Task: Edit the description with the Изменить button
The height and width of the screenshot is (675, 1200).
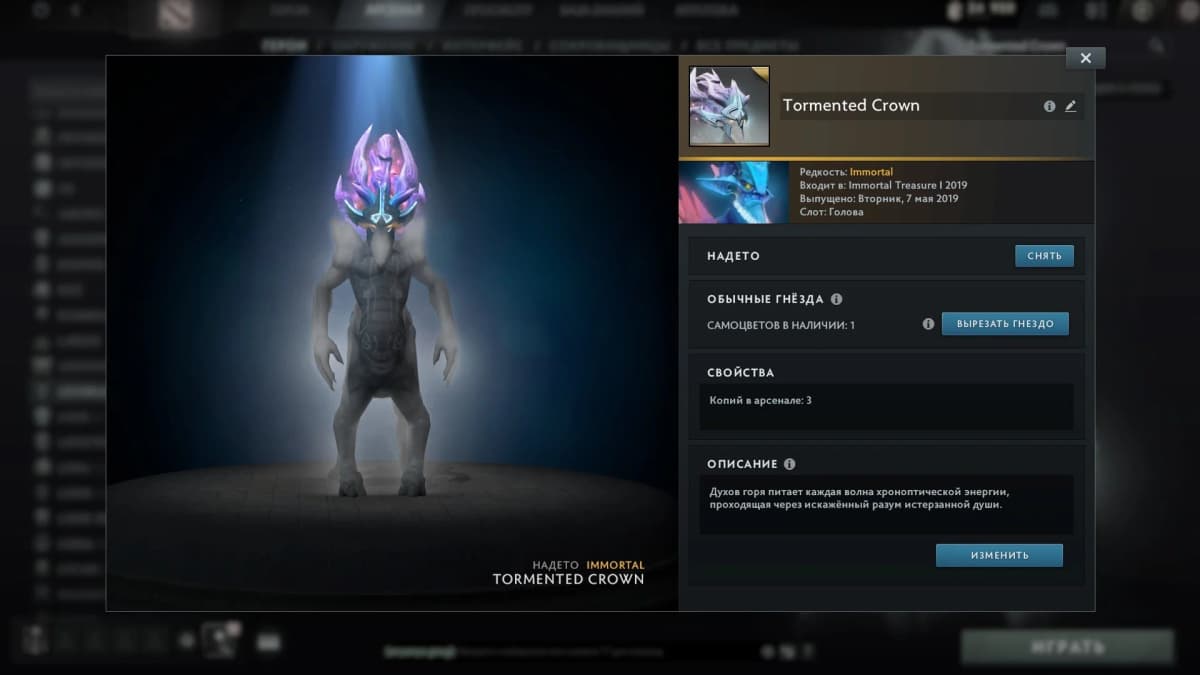Action: pyautogui.click(x=999, y=555)
